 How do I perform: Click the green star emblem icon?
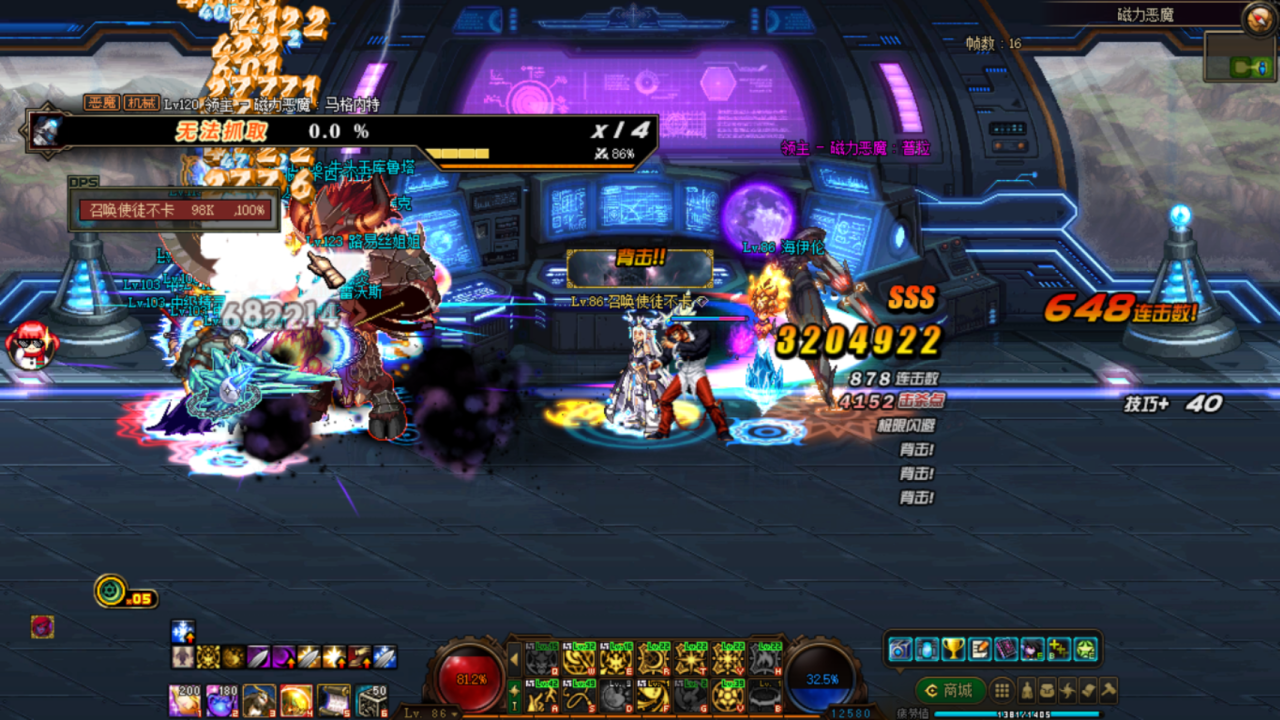(x=1085, y=649)
